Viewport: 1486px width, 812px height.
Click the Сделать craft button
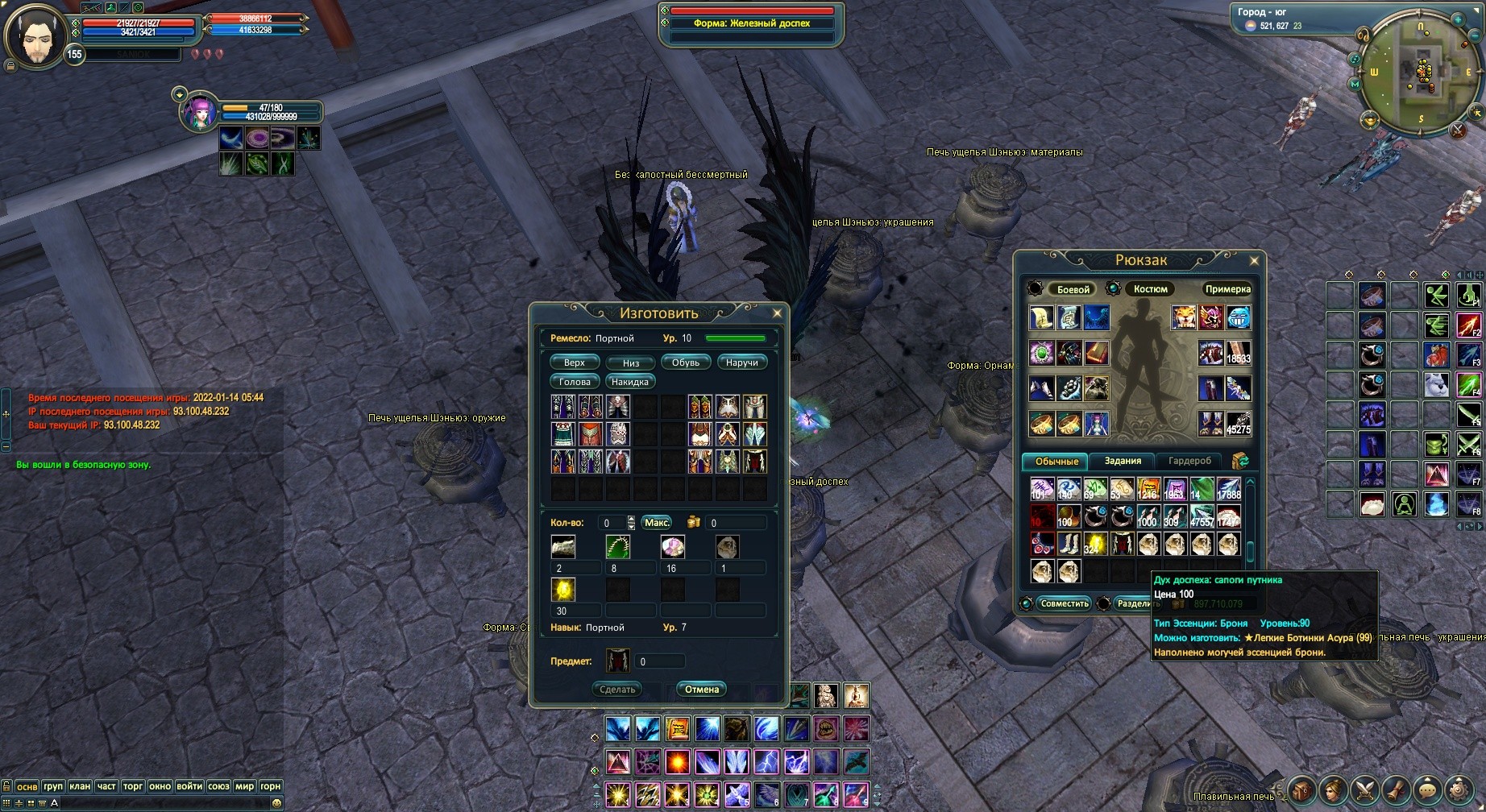click(618, 690)
